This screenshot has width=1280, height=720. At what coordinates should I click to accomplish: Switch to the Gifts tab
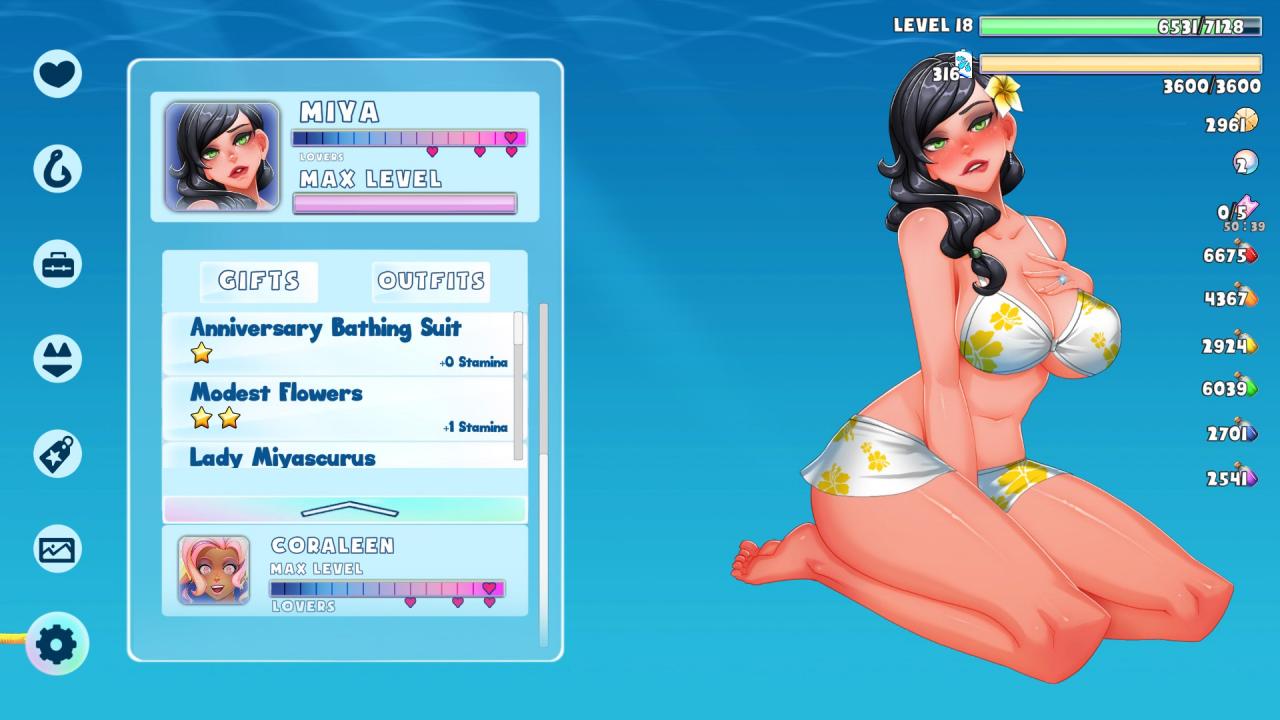coord(259,282)
